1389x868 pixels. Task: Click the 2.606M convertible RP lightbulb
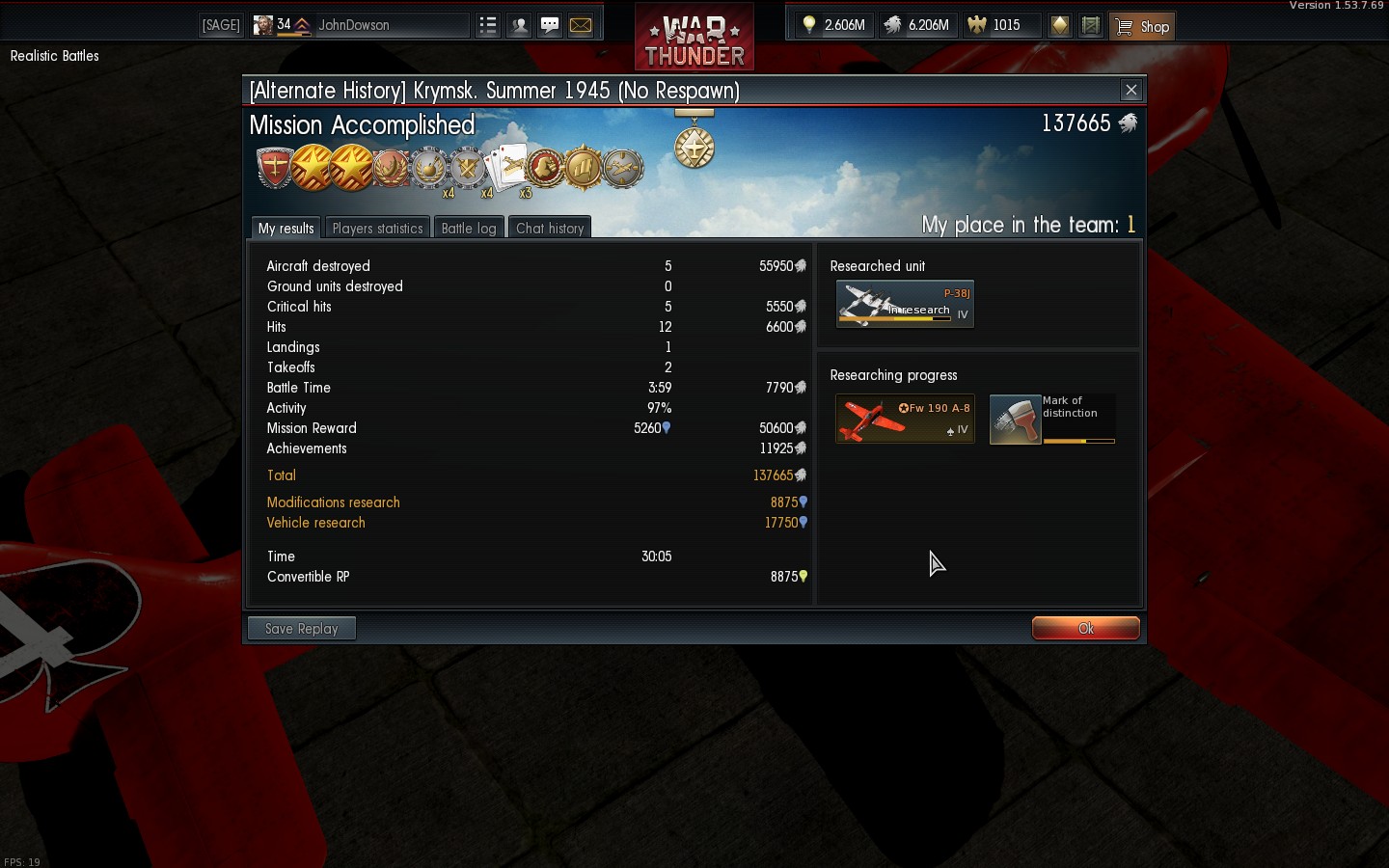(x=834, y=25)
